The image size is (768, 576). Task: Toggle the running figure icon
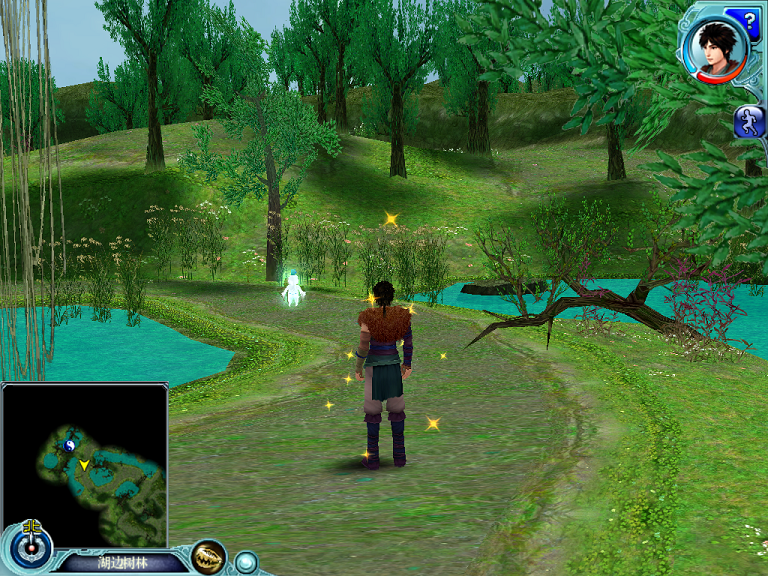point(749,122)
